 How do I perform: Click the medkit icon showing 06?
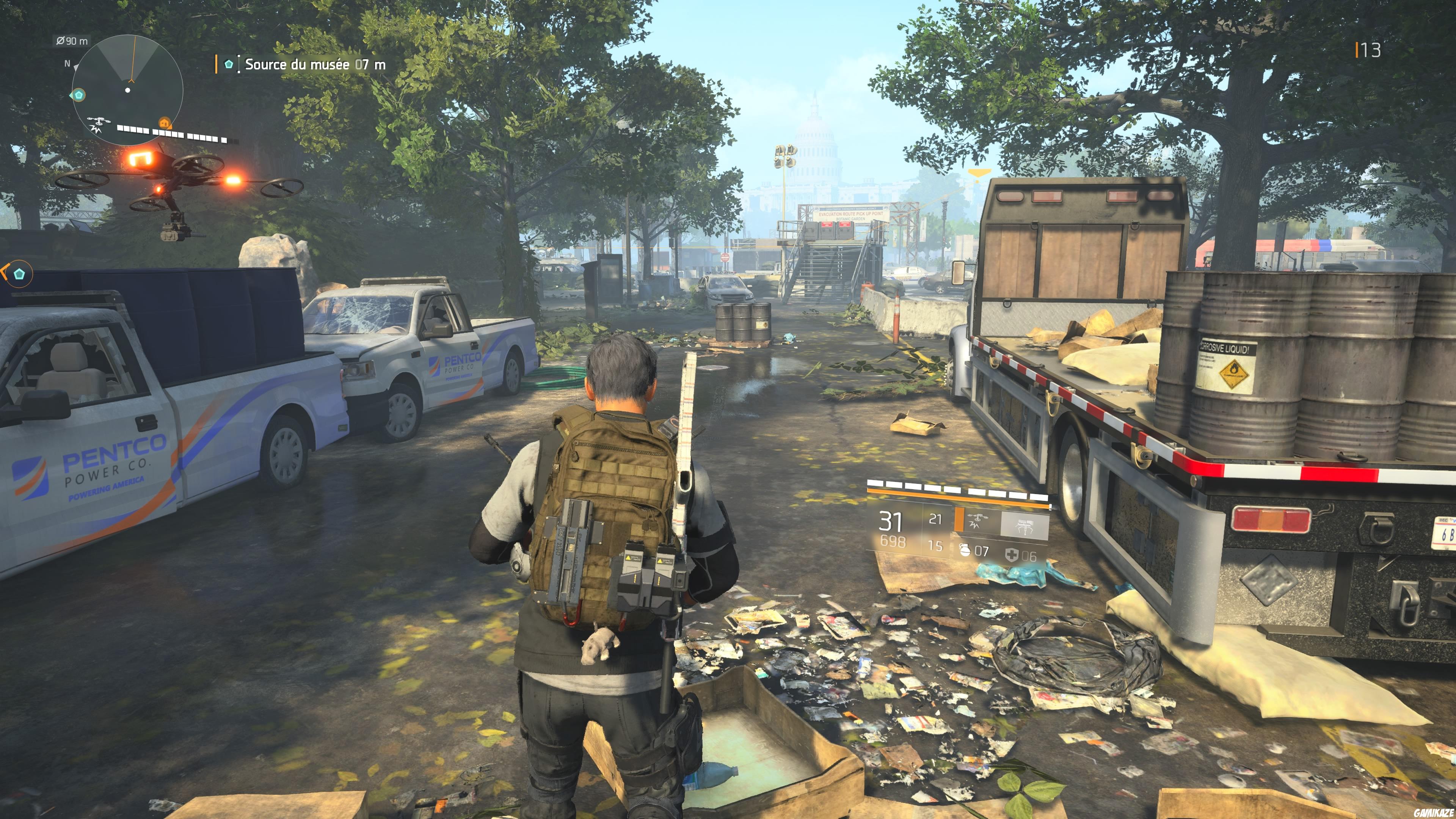point(1013,555)
